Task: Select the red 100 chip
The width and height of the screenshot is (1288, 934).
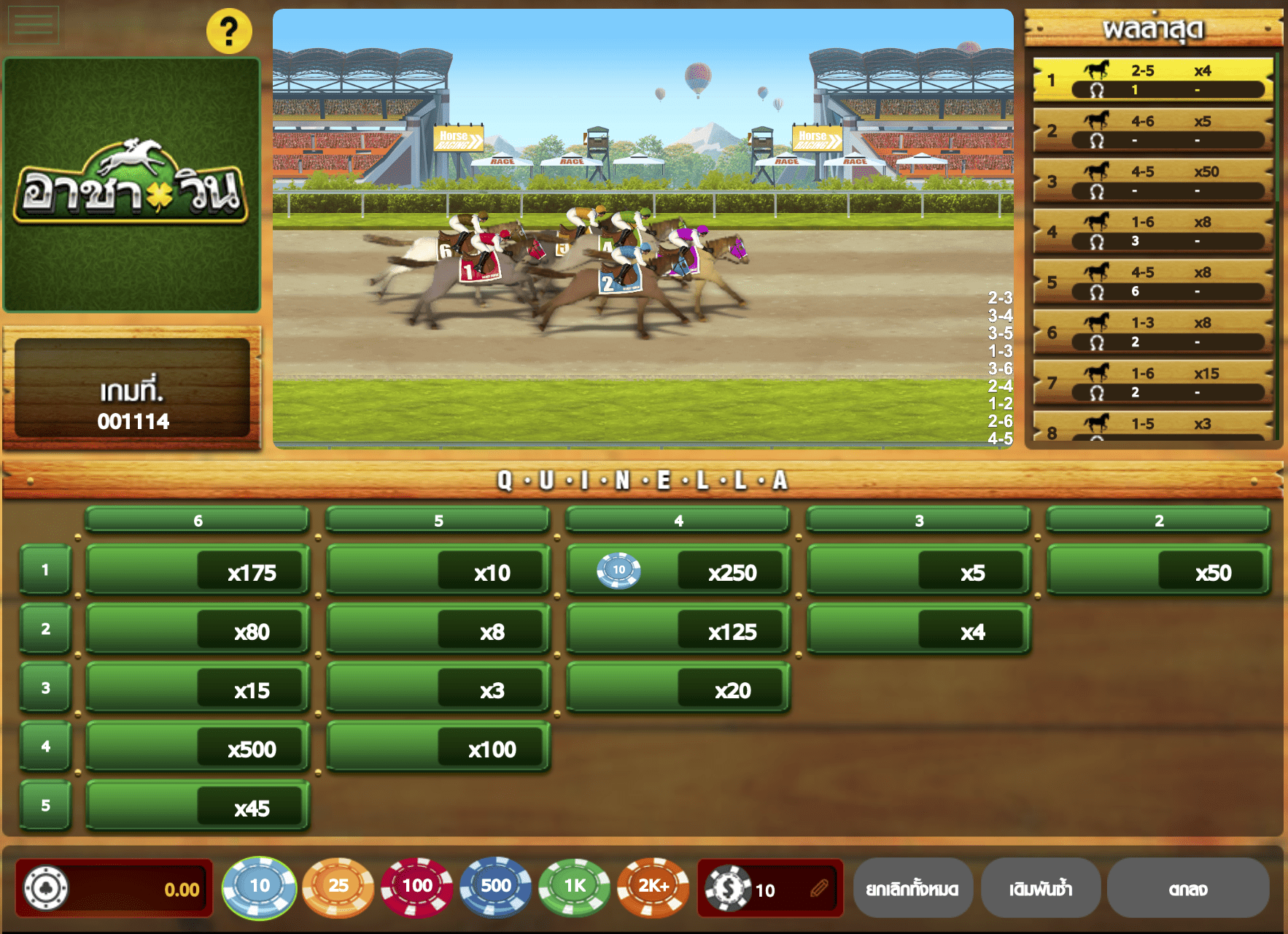Action: tap(417, 888)
